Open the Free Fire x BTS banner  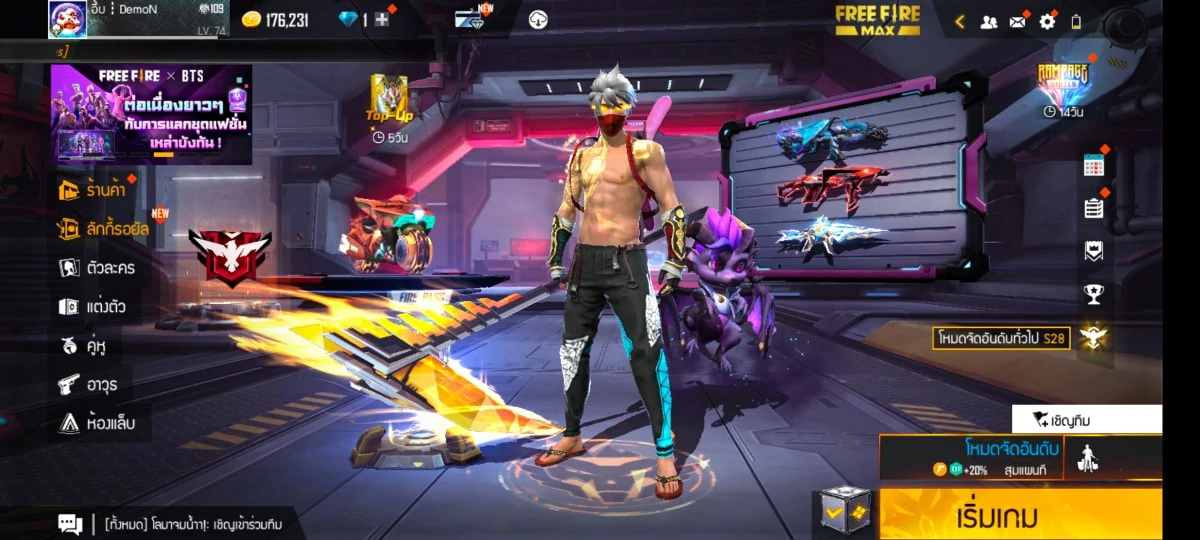[151, 114]
